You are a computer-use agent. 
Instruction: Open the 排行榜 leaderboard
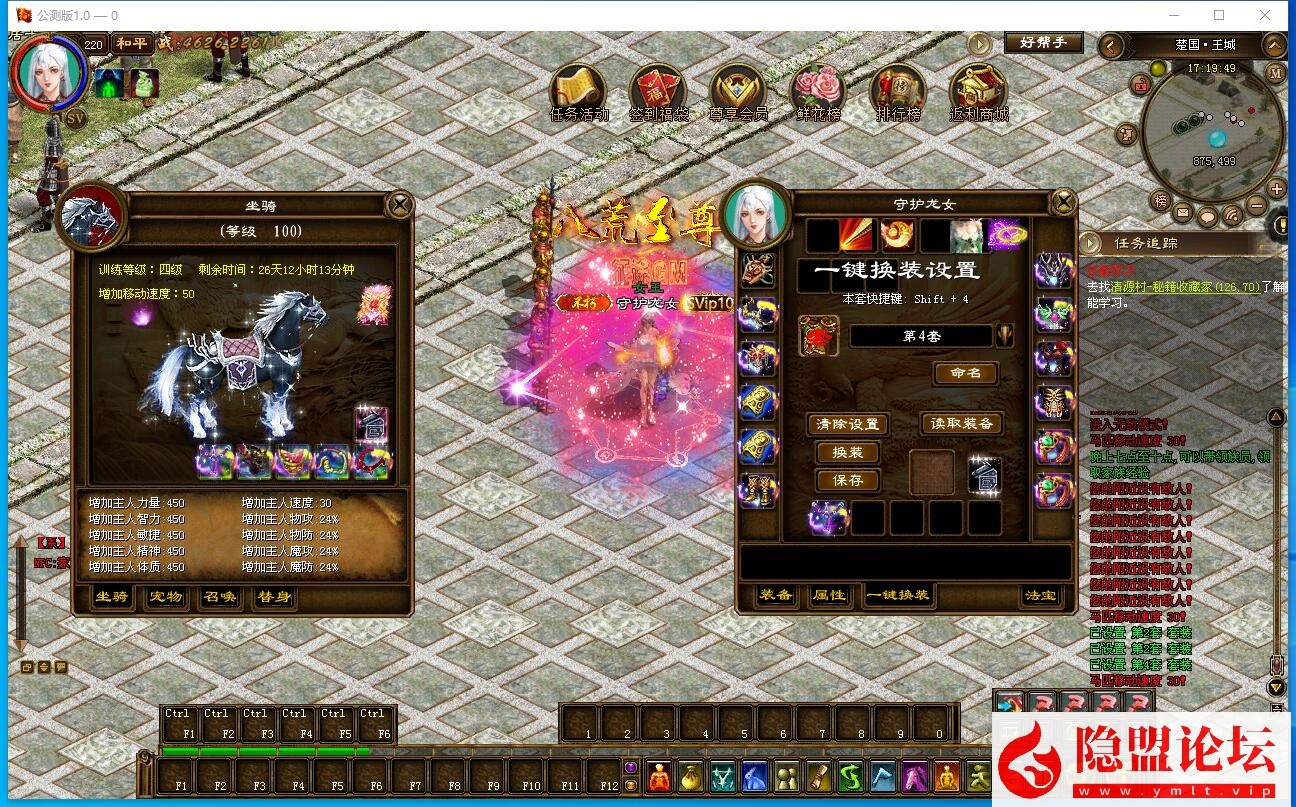coord(897,91)
